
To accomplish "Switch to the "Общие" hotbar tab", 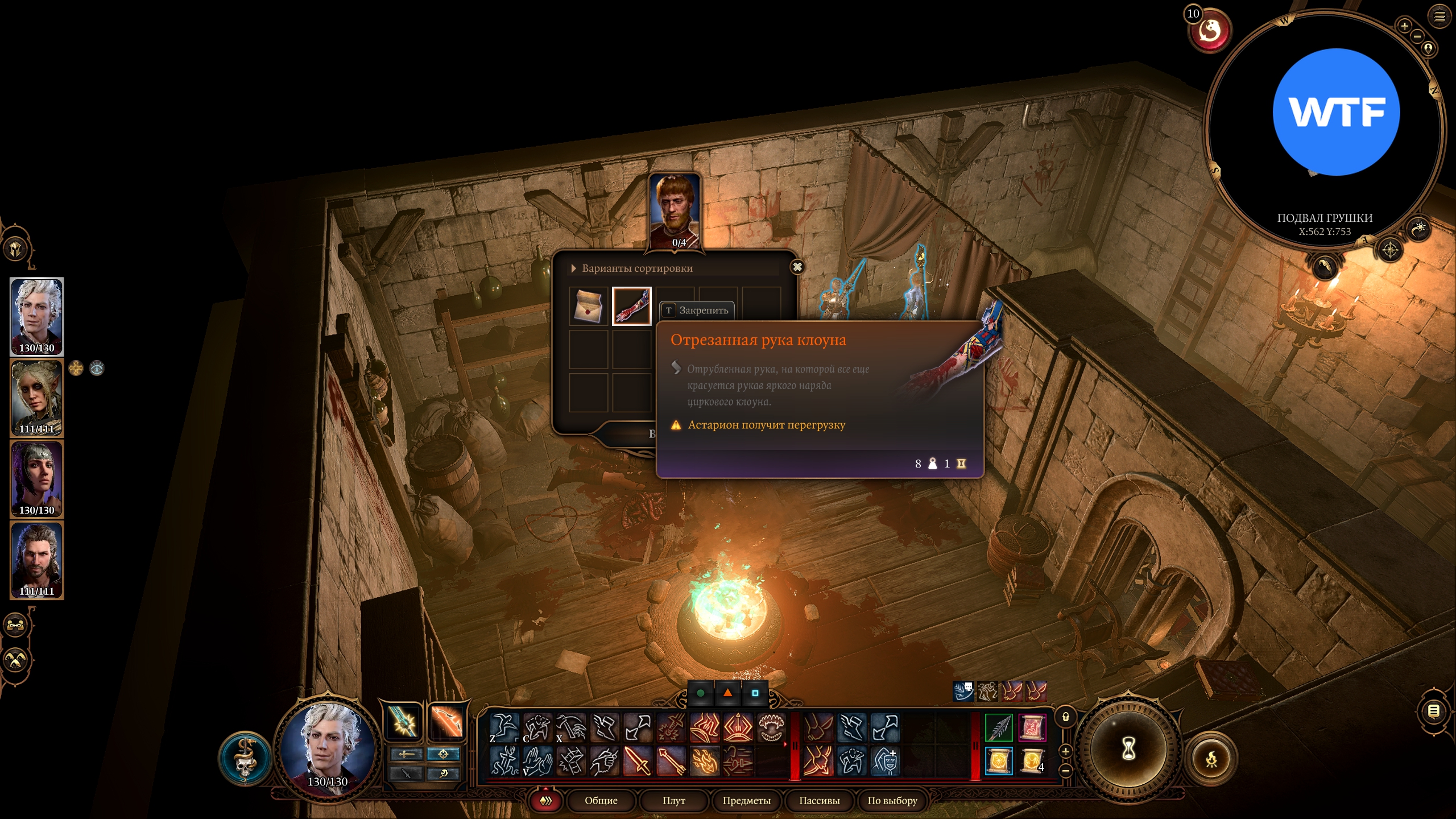I will coord(601,801).
